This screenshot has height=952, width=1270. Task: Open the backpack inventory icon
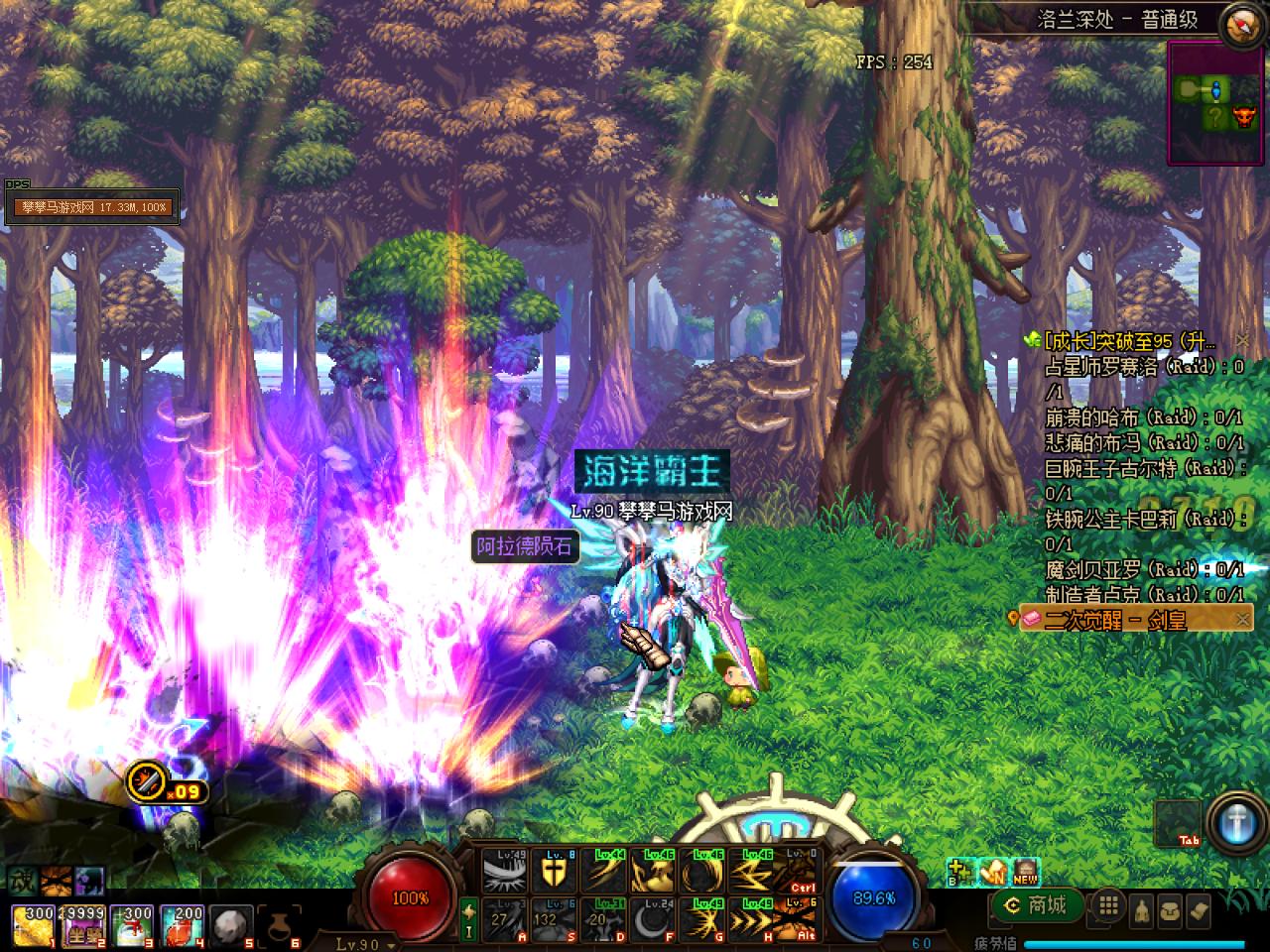pyautogui.click(x=1170, y=906)
